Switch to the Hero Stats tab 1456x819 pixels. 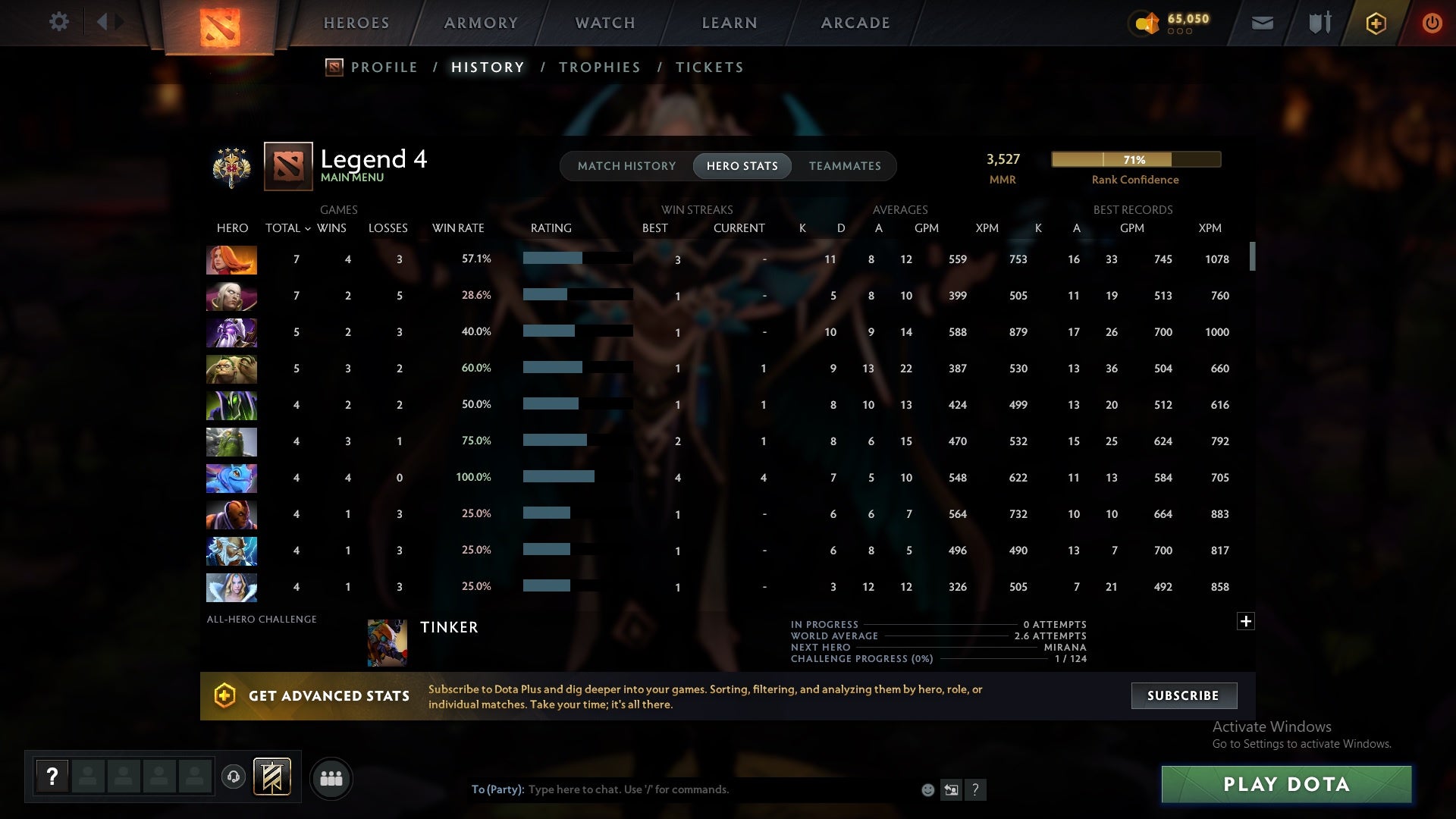(742, 165)
